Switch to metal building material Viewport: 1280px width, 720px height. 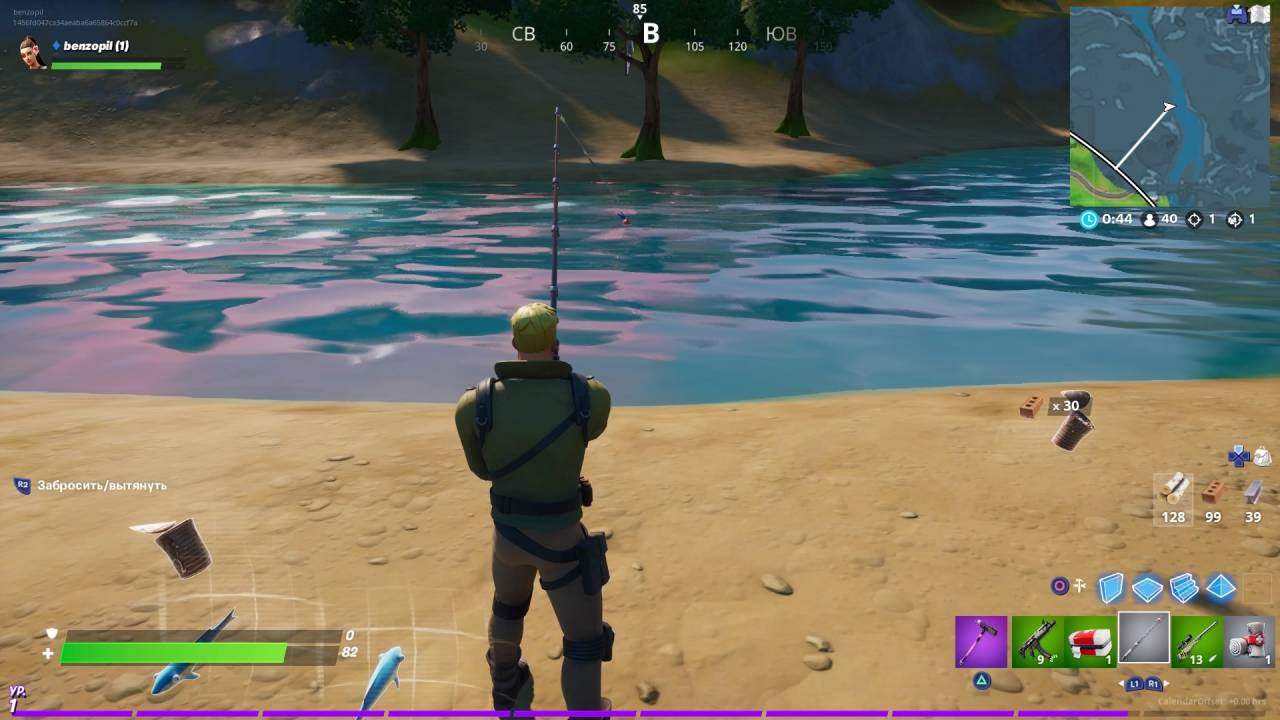pyautogui.click(x=1253, y=490)
